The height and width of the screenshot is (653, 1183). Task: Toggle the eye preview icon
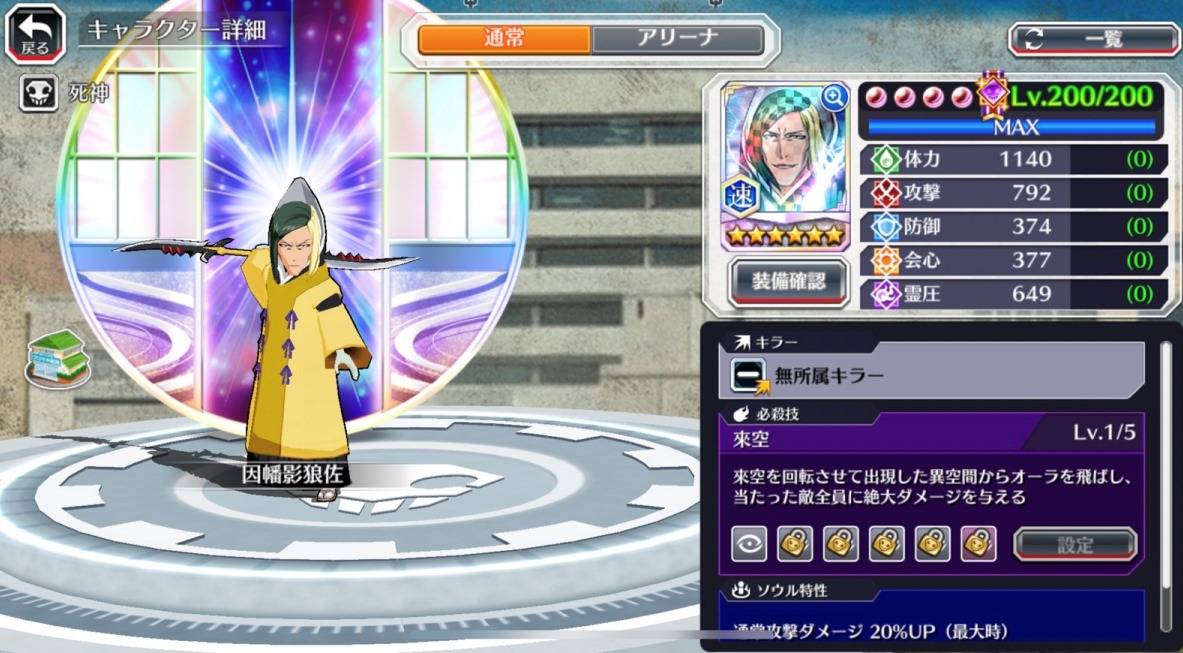tap(748, 544)
